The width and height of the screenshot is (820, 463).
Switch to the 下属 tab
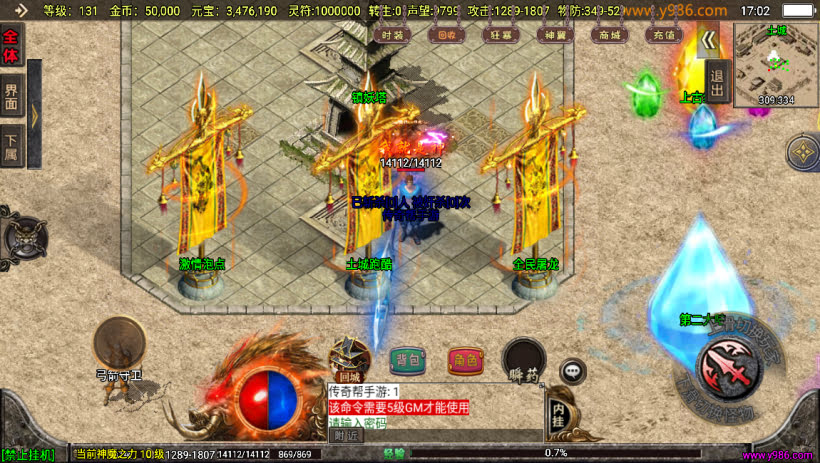point(11,143)
